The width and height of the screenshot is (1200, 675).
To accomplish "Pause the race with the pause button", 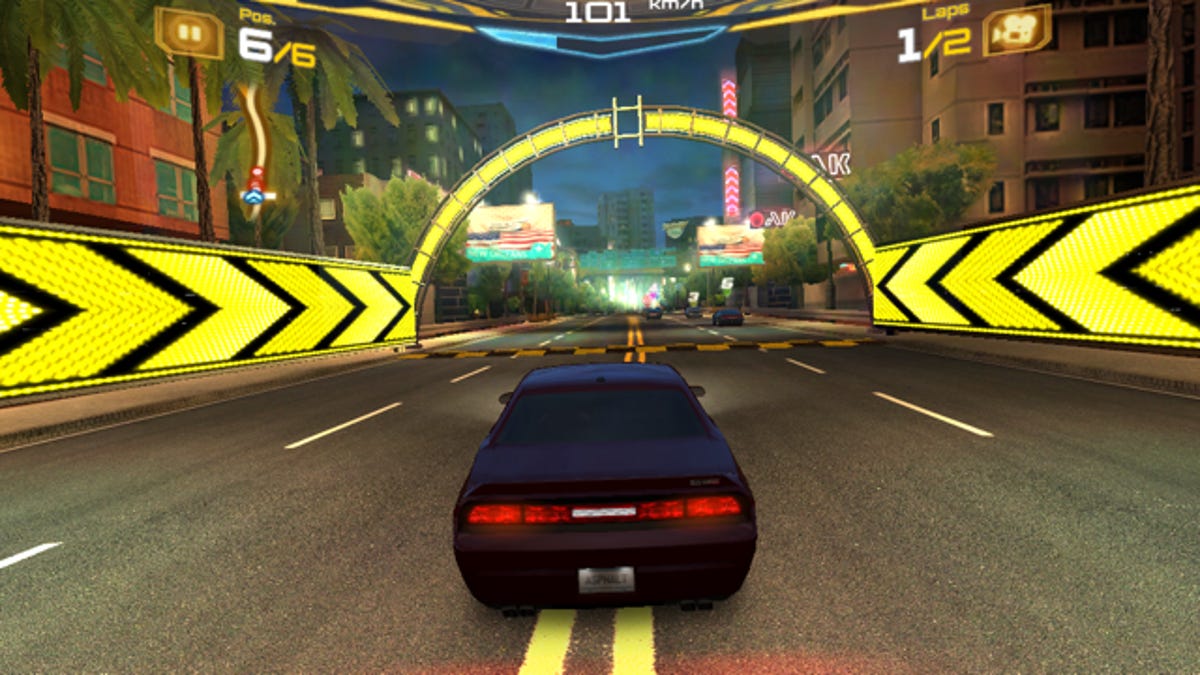I will [x=188, y=32].
